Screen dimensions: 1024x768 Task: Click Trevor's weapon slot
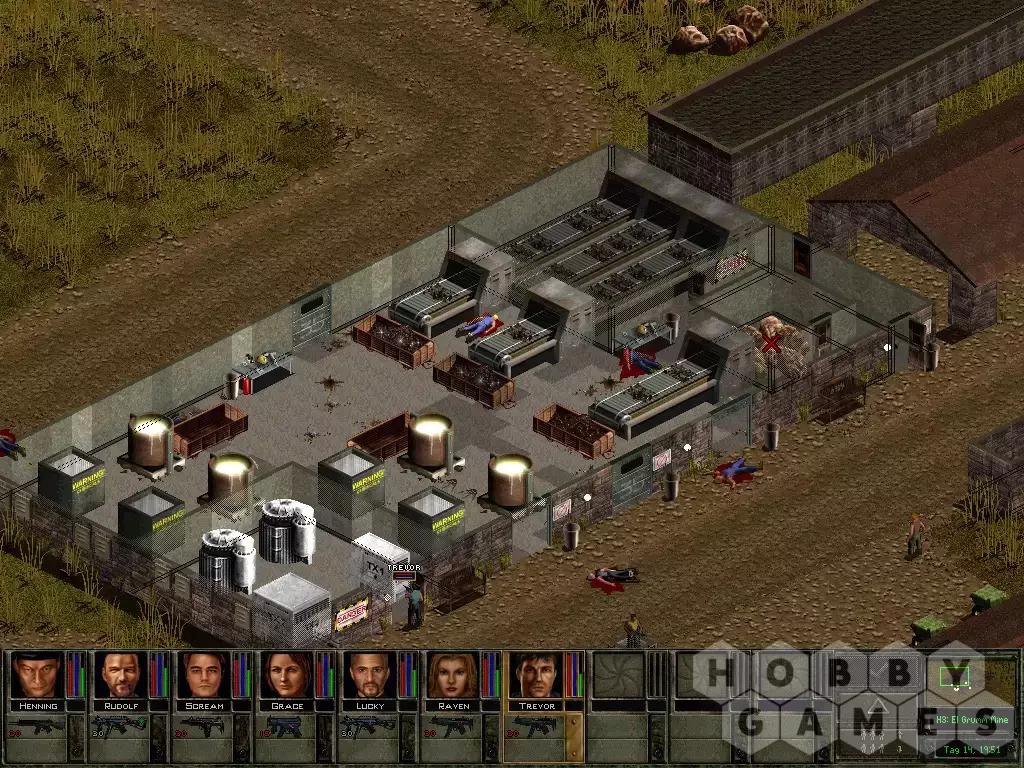click(536, 727)
